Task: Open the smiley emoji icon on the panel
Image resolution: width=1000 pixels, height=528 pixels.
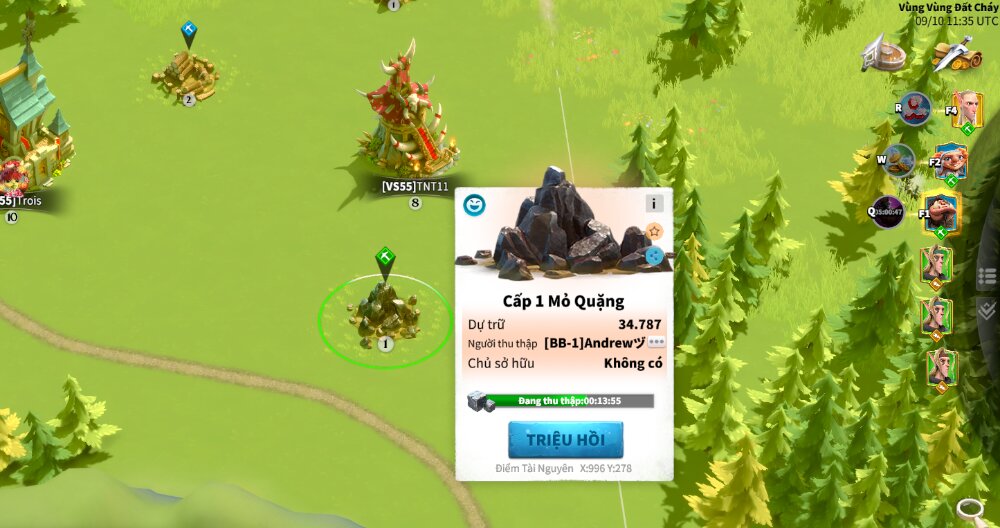Action: click(474, 205)
